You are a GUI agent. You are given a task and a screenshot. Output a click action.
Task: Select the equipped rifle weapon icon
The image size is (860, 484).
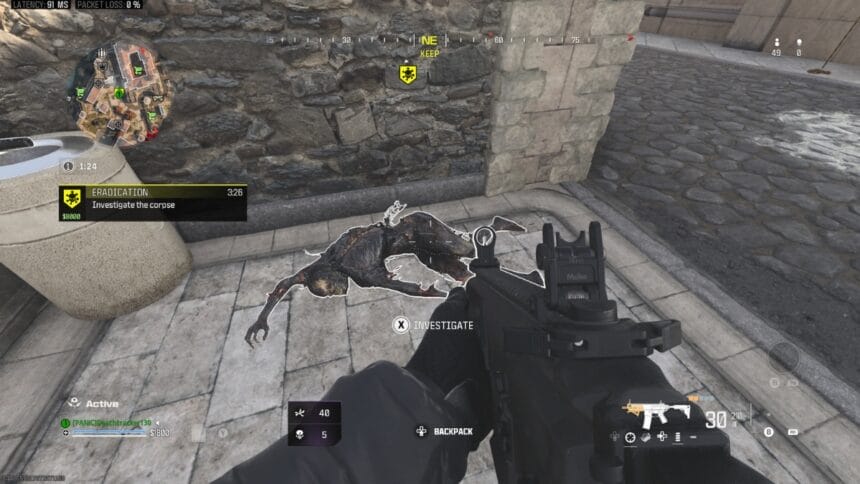(x=657, y=410)
